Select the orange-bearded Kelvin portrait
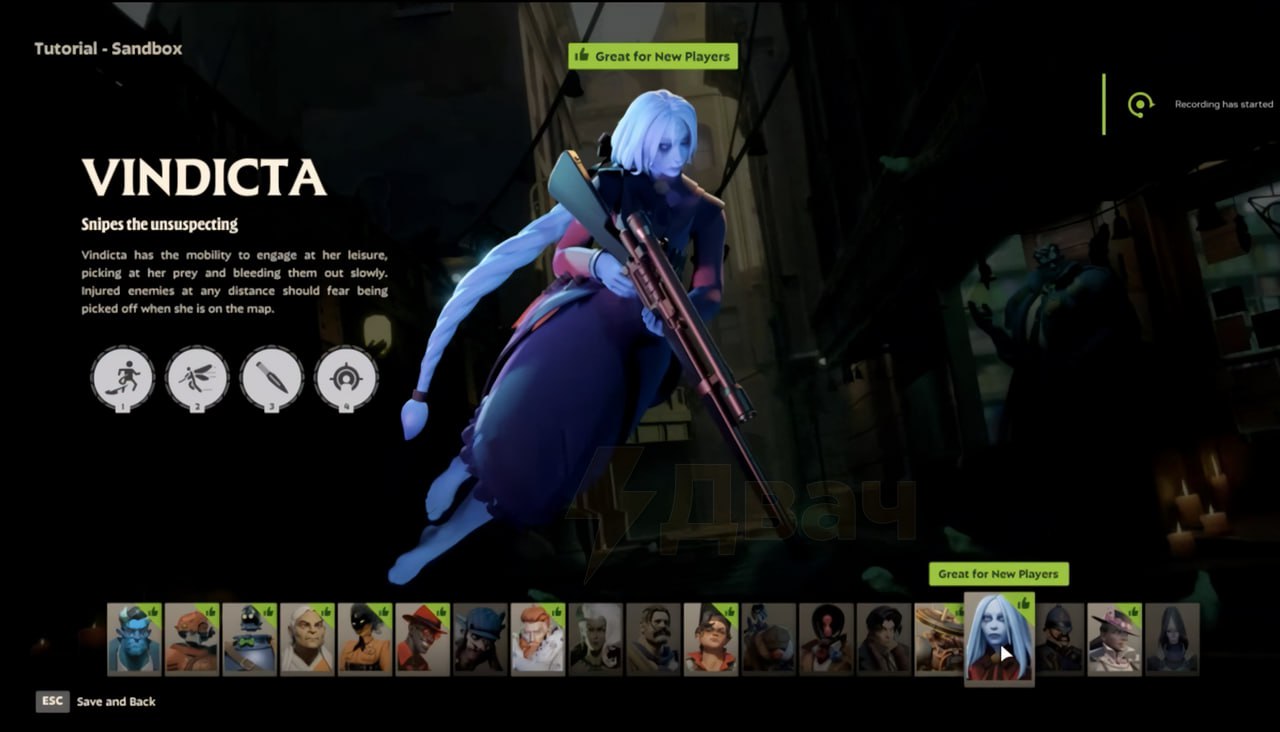 [x=538, y=639]
